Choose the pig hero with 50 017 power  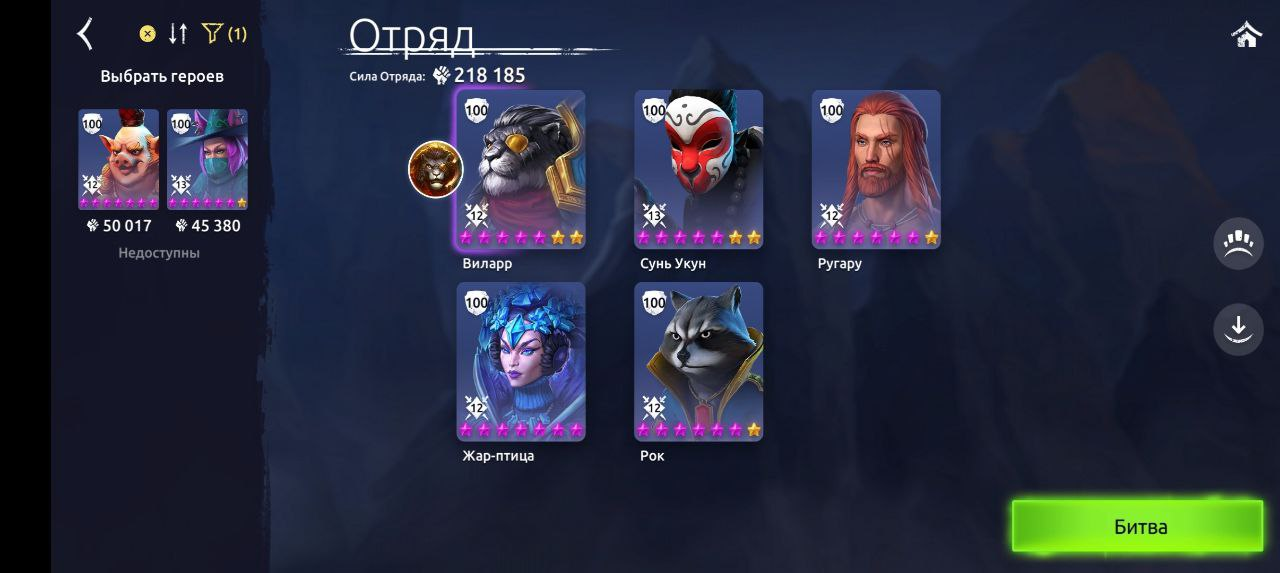119,159
